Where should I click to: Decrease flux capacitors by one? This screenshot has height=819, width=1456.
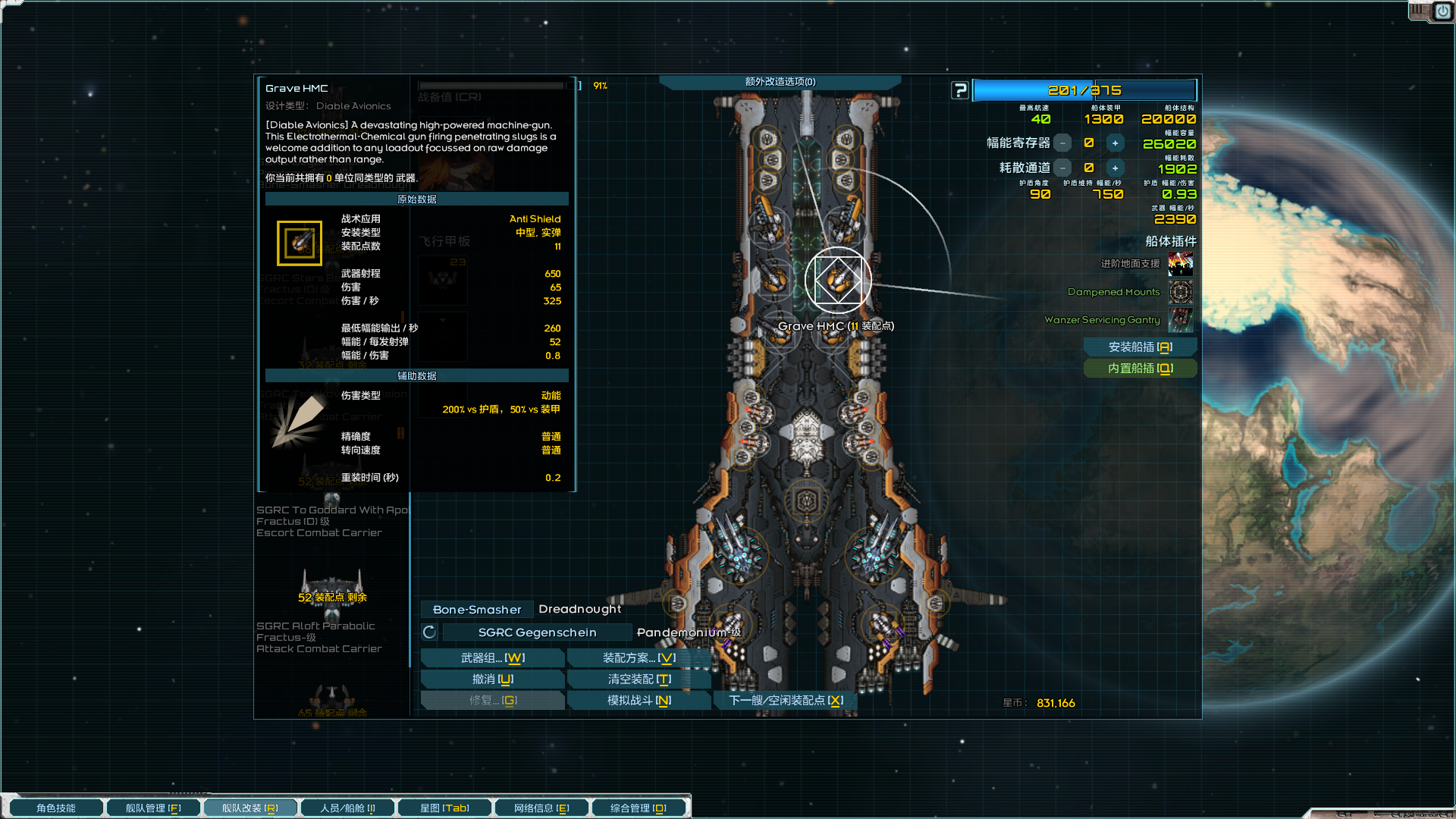[1063, 143]
